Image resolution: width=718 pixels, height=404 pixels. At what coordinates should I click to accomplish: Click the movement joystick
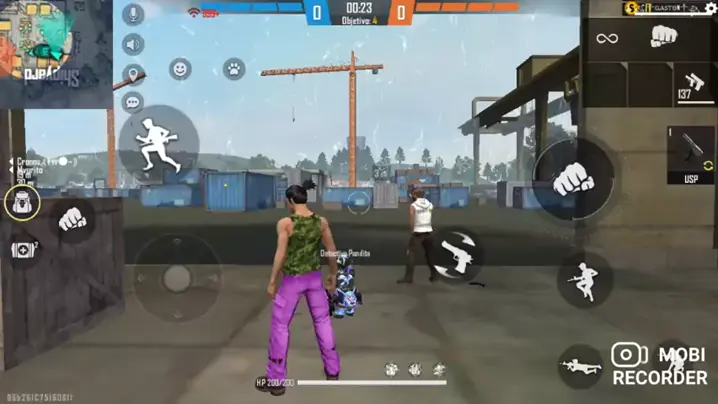click(177, 278)
